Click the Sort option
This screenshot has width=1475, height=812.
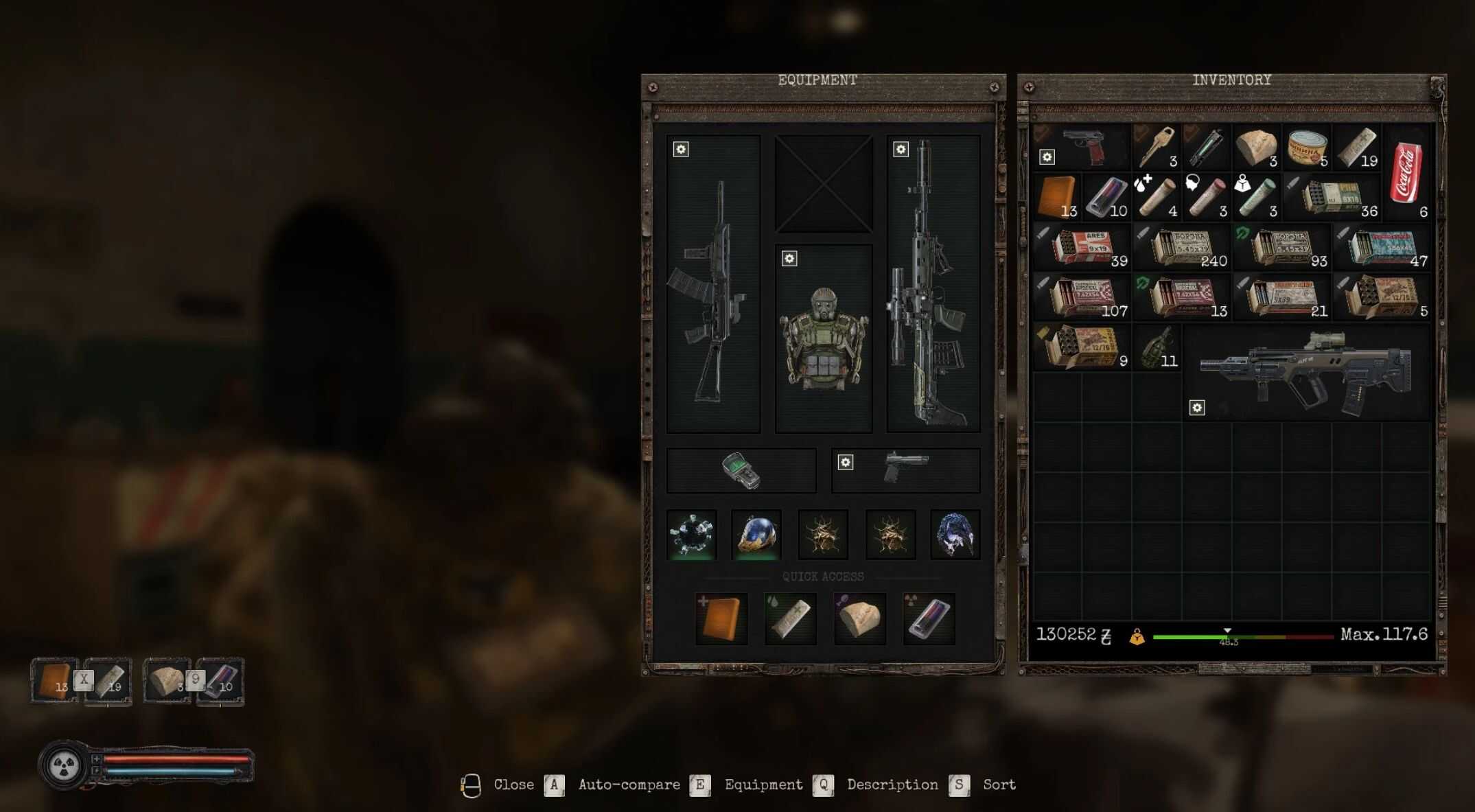pyautogui.click(x=999, y=785)
